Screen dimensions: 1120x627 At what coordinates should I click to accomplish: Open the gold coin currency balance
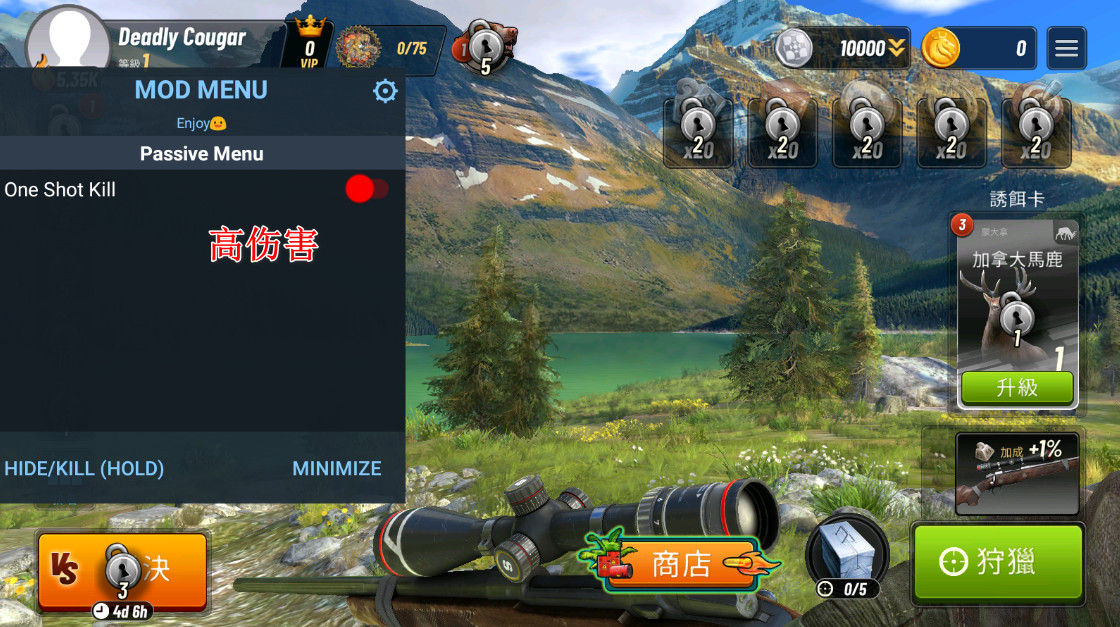tap(980, 48)
